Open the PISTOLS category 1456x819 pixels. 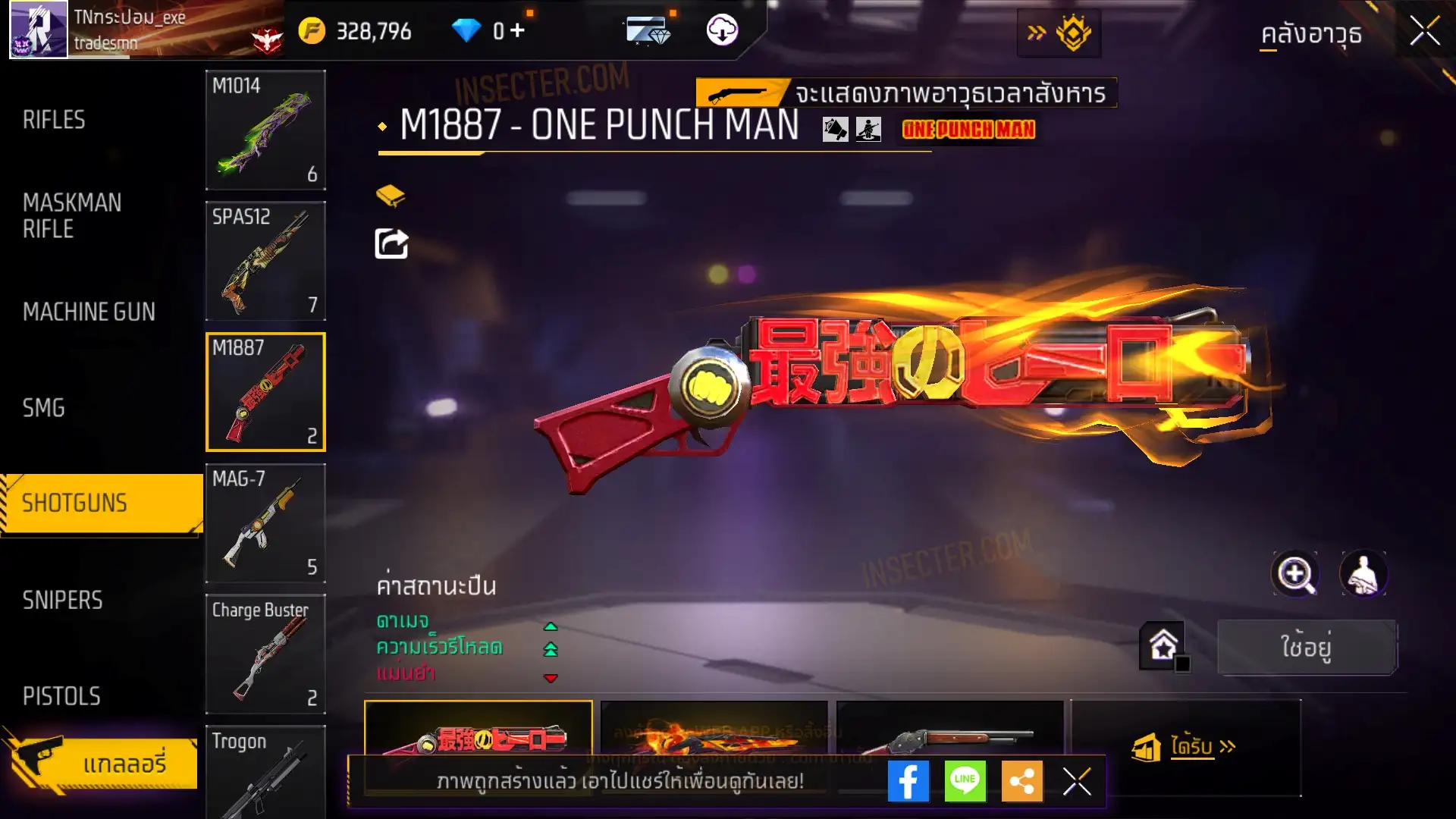61,696
